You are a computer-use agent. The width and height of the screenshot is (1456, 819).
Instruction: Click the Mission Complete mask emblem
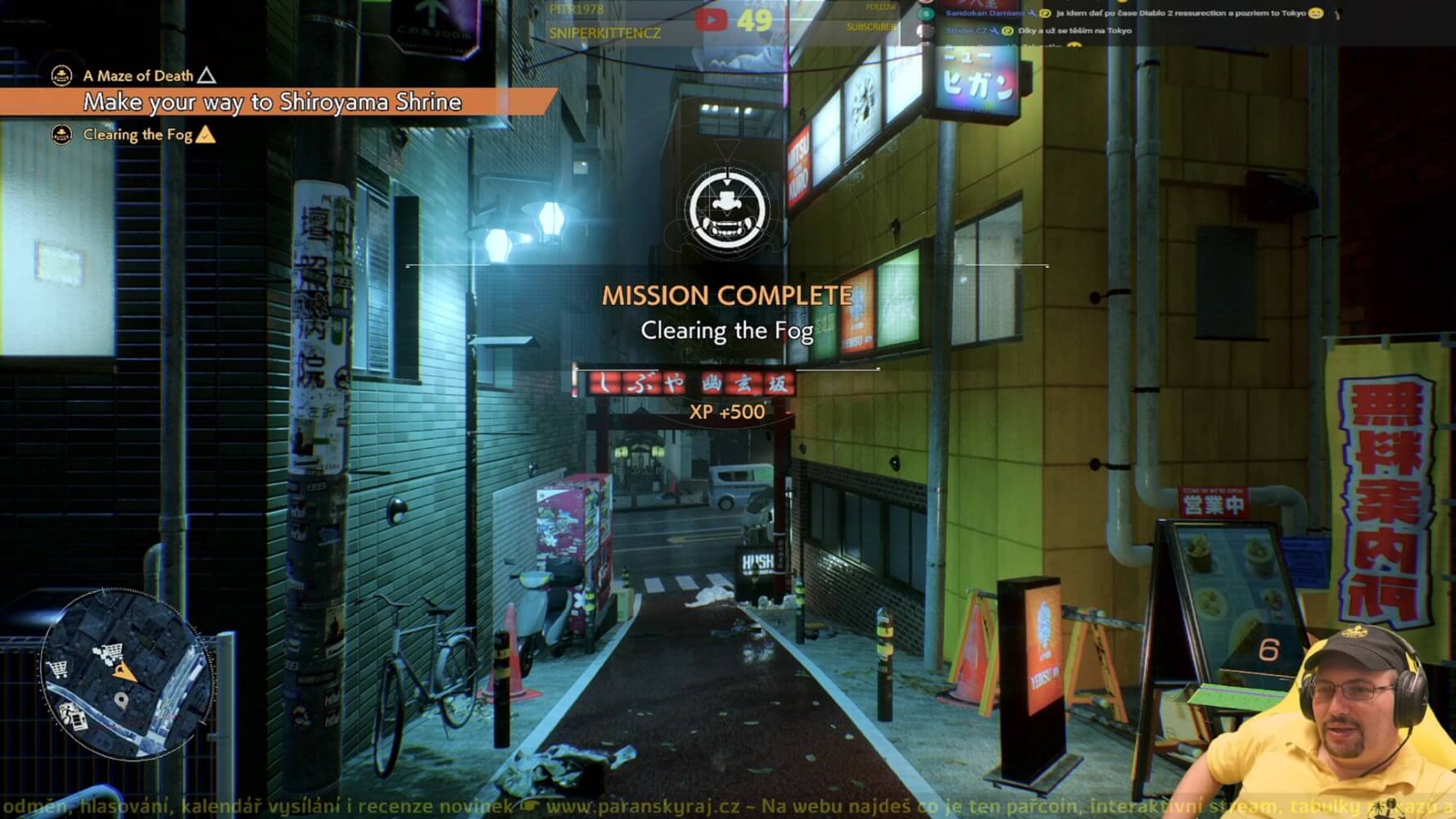[x=727, y=210]
